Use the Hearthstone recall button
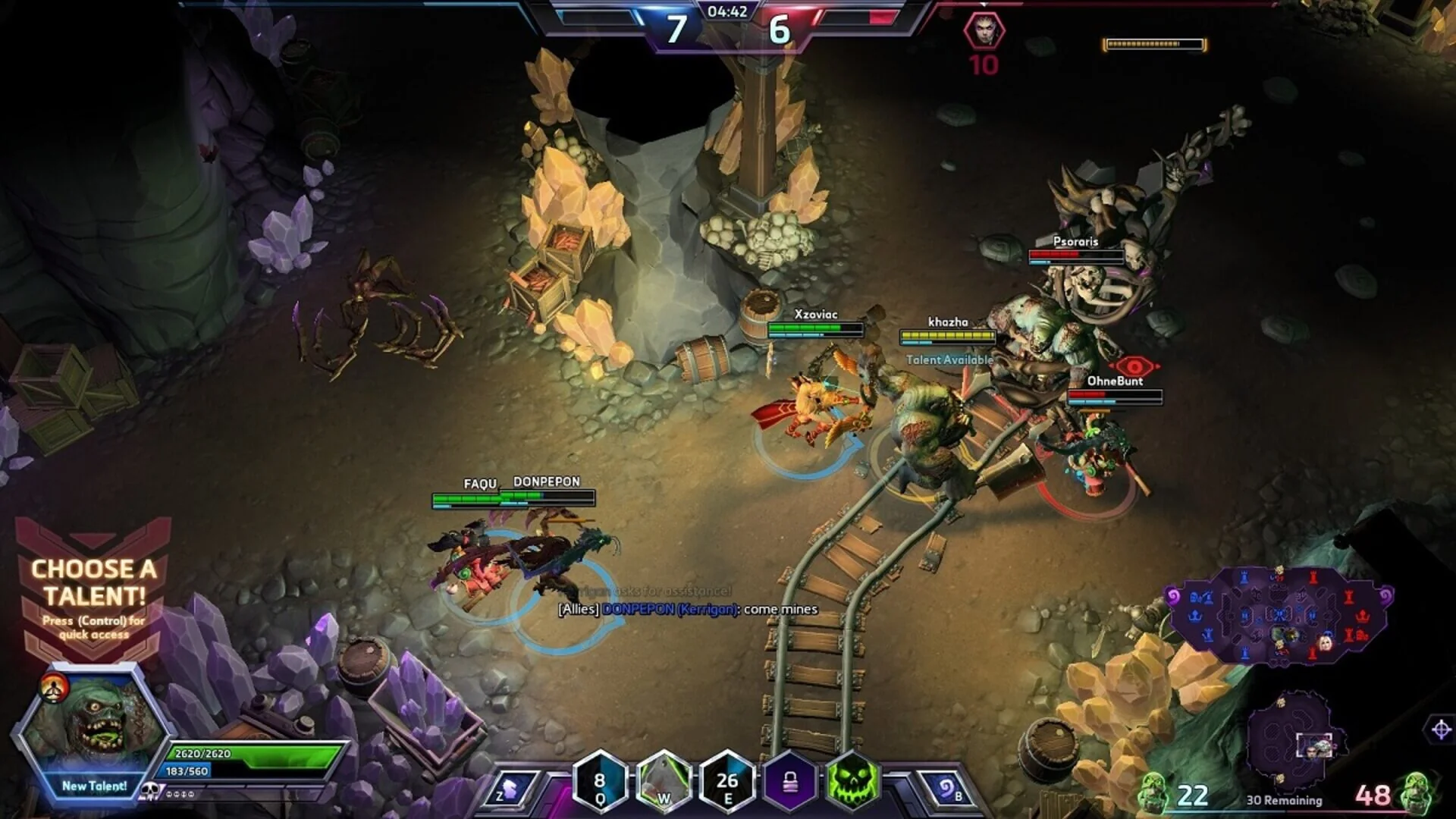 tap(948, 789)
